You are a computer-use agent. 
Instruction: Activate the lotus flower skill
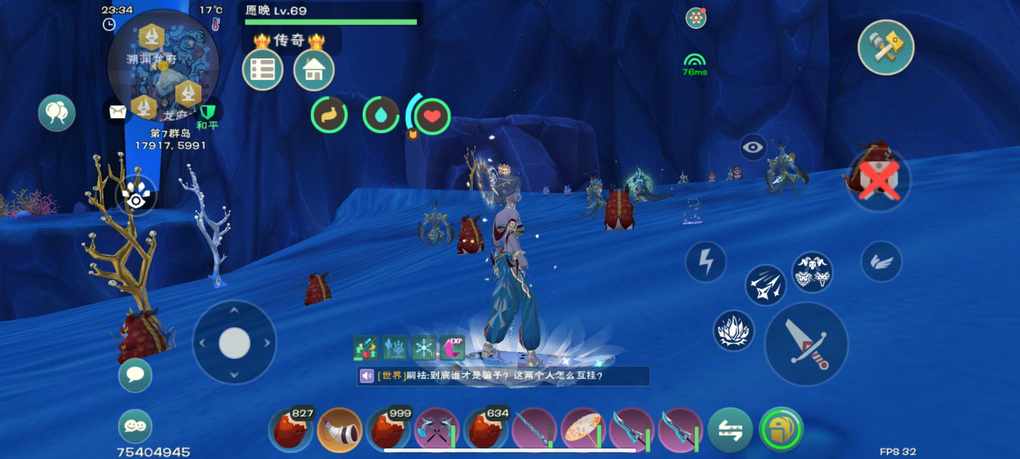click(734, 331)
